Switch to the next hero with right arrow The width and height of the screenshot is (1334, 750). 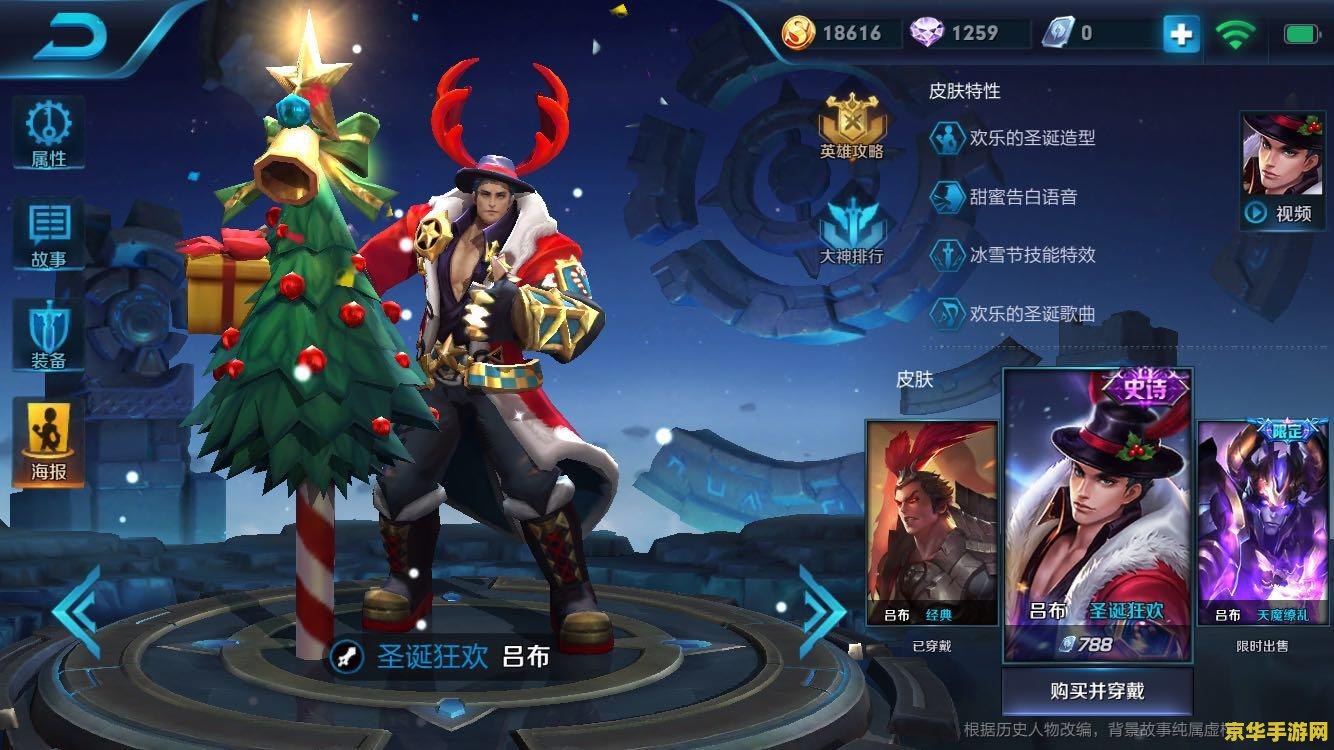coord(822,612)
